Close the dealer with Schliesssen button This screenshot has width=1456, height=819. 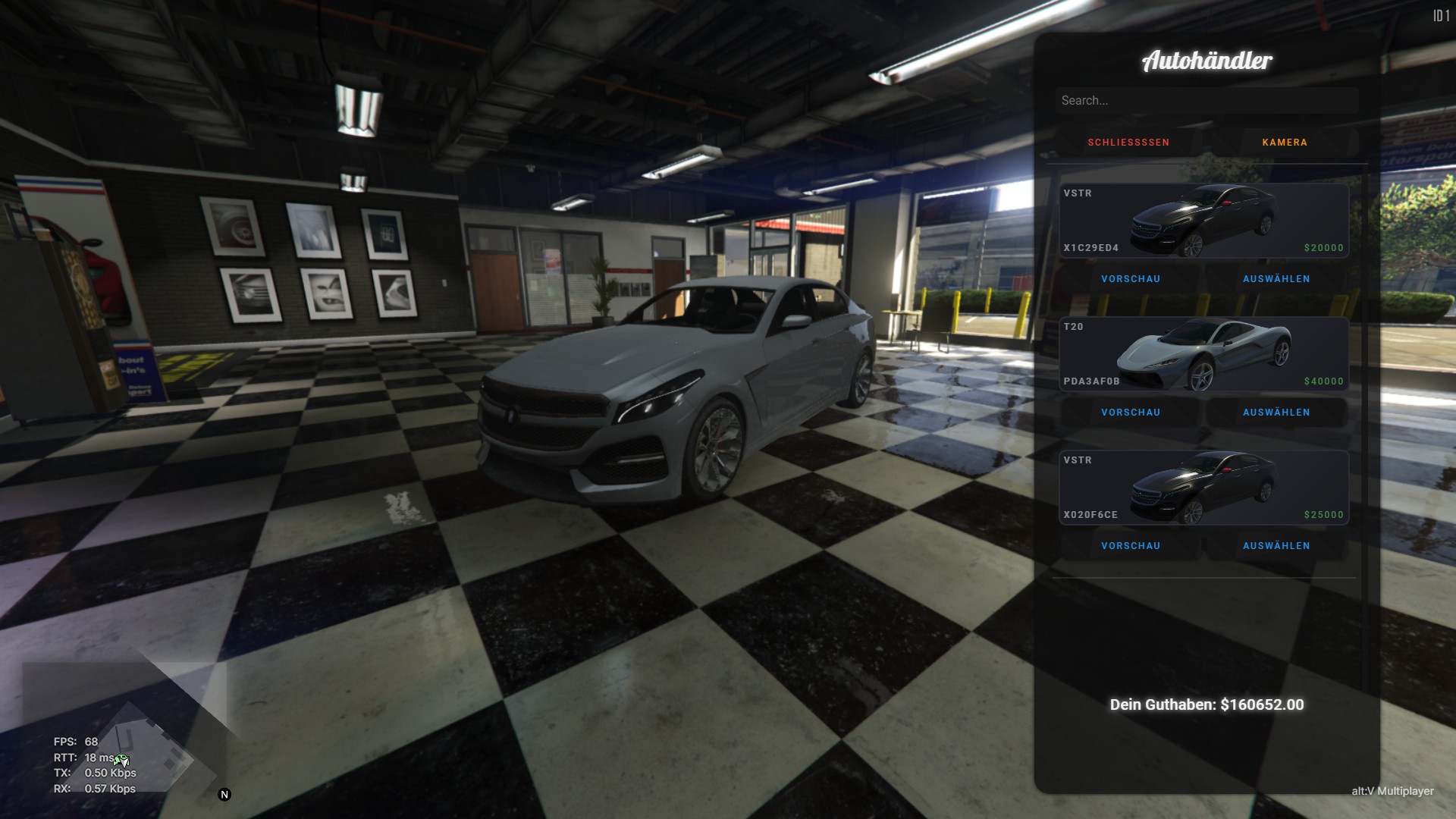click(1128, 143)
